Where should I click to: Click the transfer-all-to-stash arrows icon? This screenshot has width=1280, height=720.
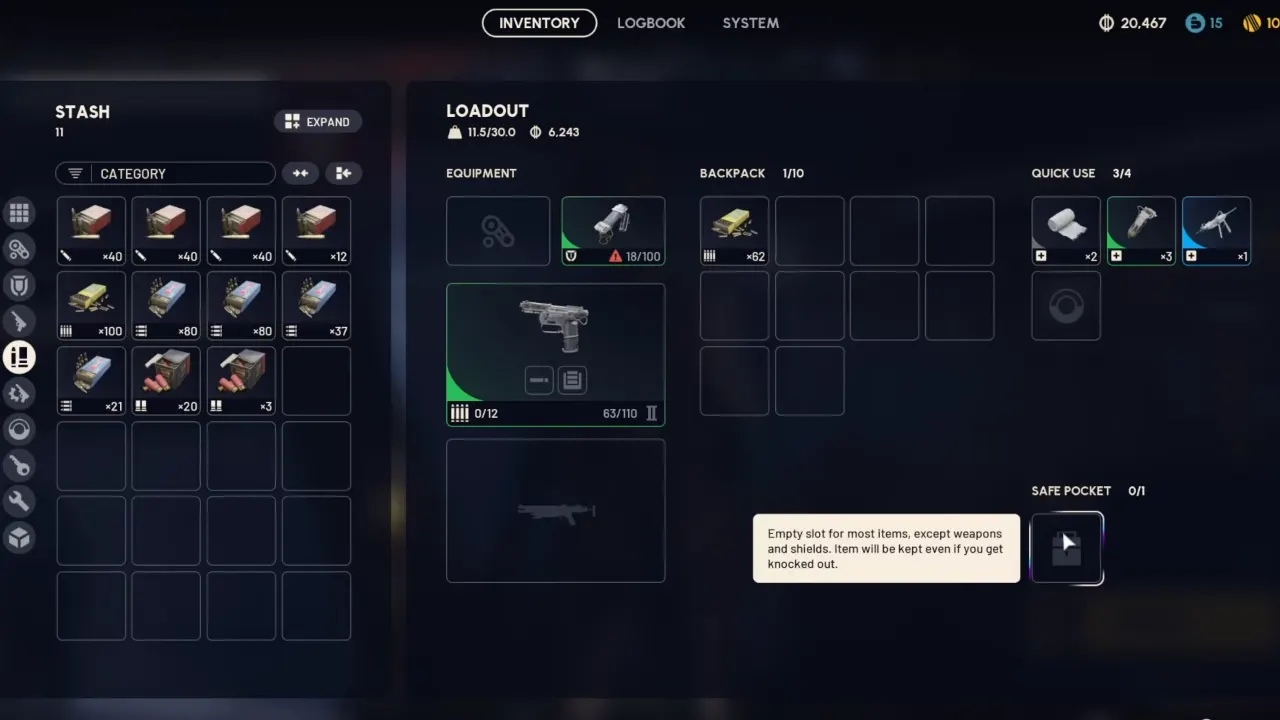click(300, 173)
